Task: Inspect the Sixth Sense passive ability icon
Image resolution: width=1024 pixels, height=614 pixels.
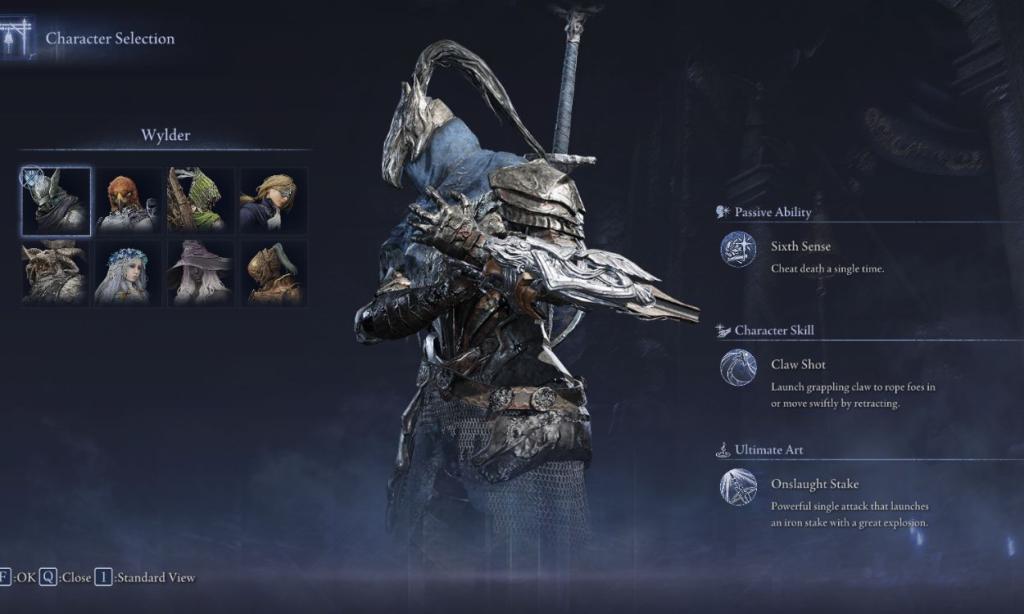Action: pyautogui.click(x=738, y=250)
